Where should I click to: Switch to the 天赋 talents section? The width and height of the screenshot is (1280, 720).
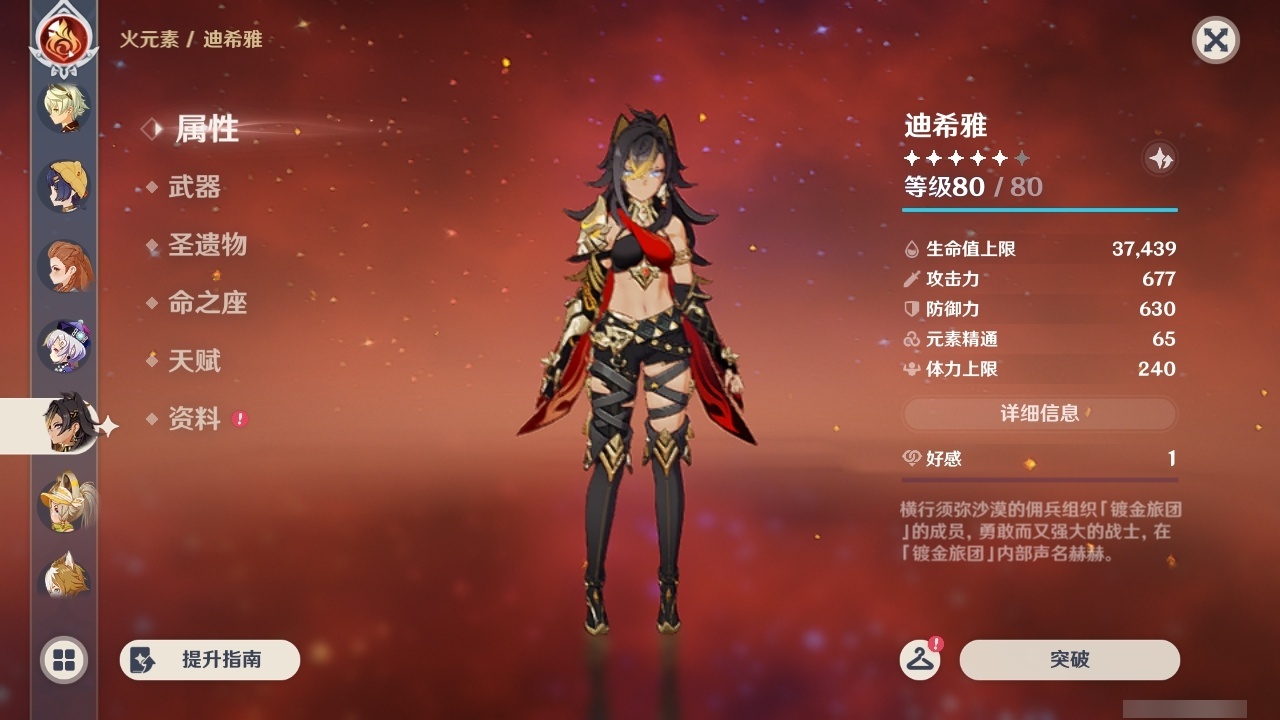[x=194, y=362]
